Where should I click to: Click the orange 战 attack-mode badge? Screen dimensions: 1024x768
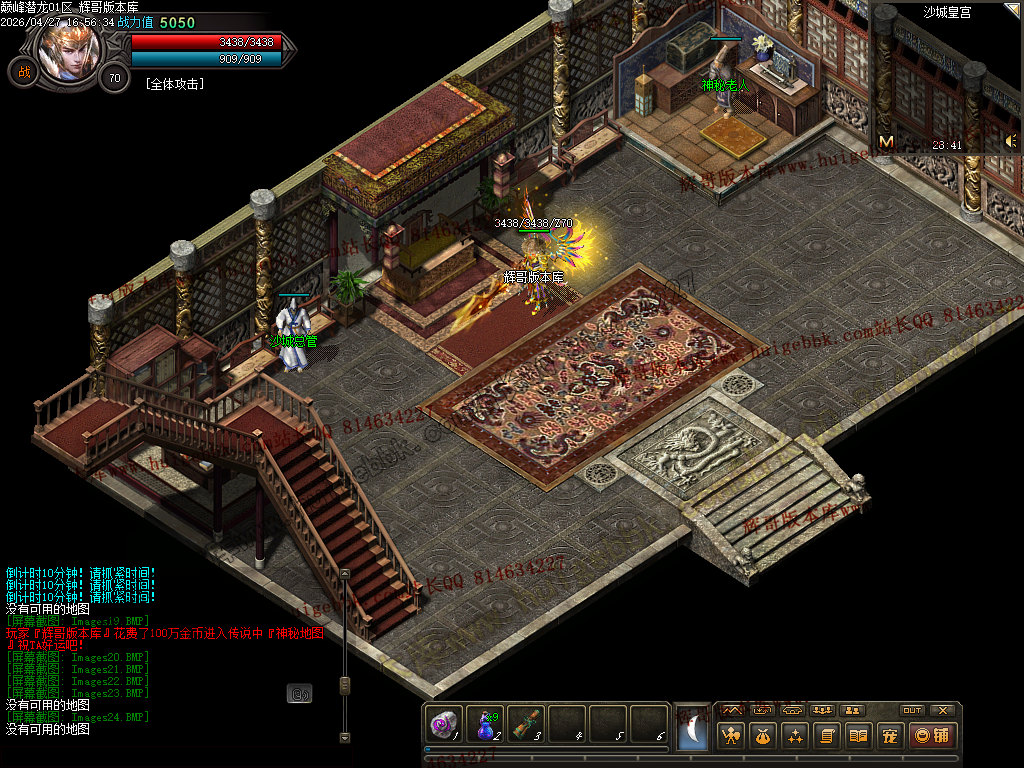(22, 72)
